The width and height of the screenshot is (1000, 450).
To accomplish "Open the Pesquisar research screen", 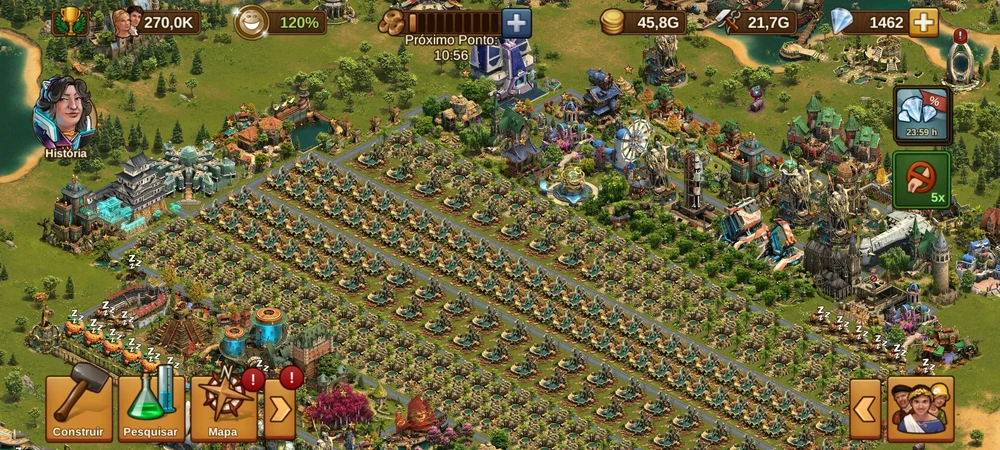I will pyautogui.click(x=151, y=407).
